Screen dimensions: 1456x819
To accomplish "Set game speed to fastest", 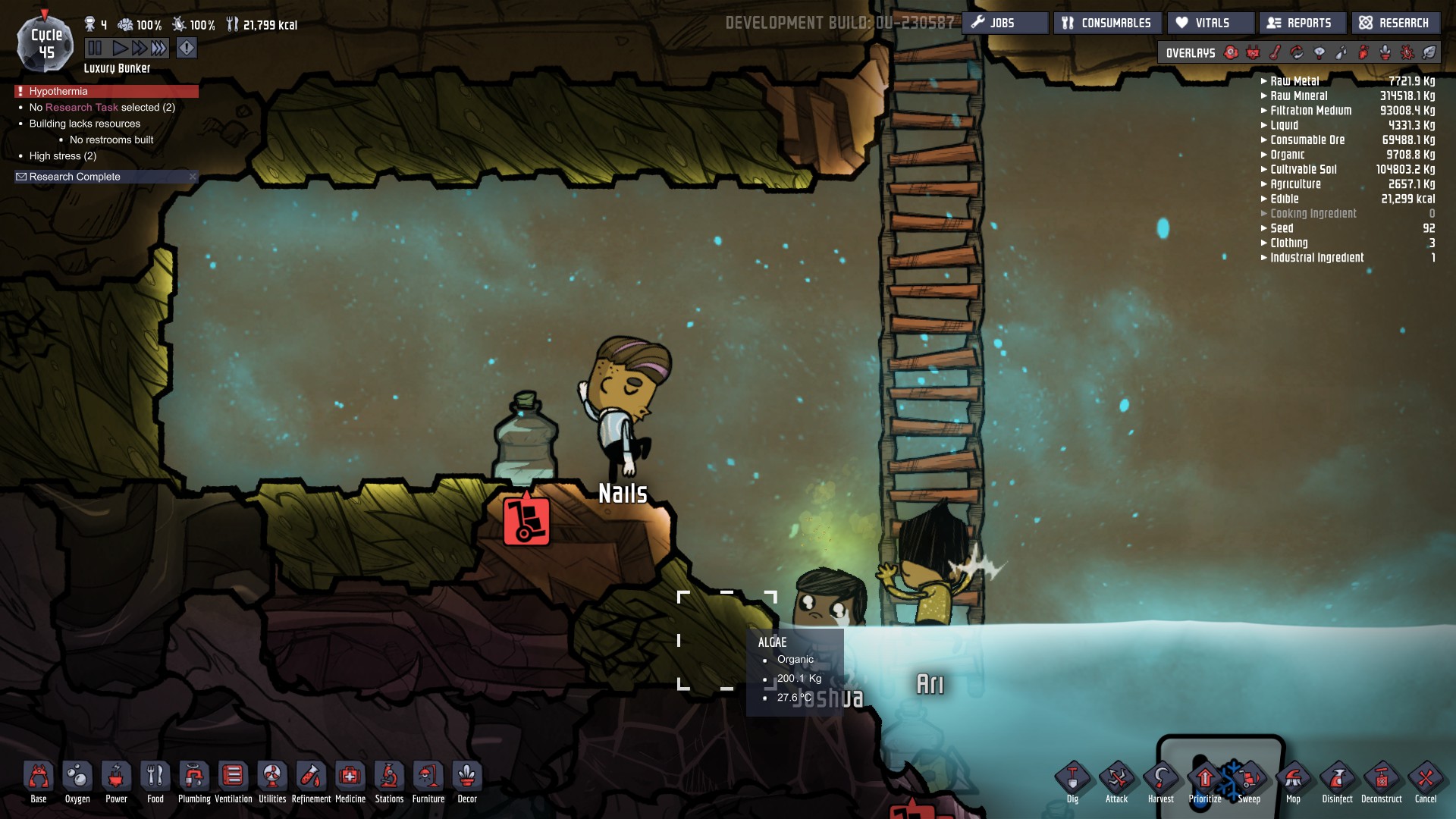I will coord(158,49).
